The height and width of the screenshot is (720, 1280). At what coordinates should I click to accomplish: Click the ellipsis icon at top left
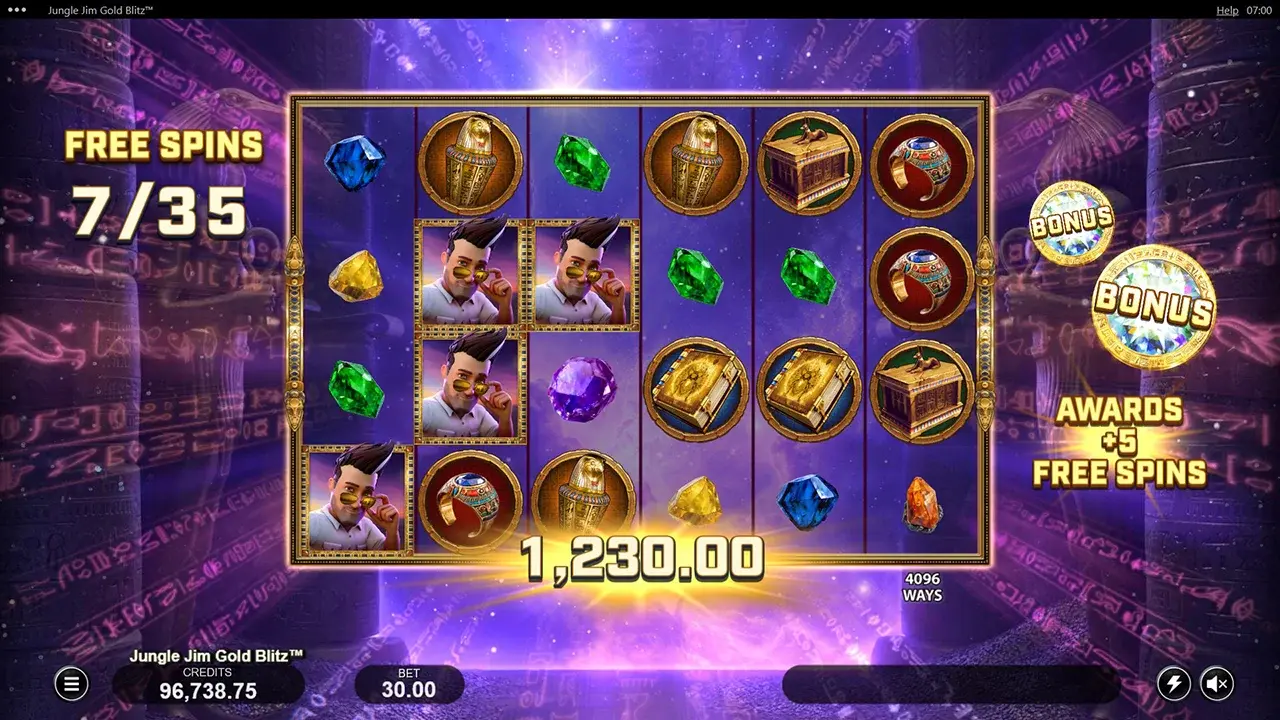pos(18,10)
